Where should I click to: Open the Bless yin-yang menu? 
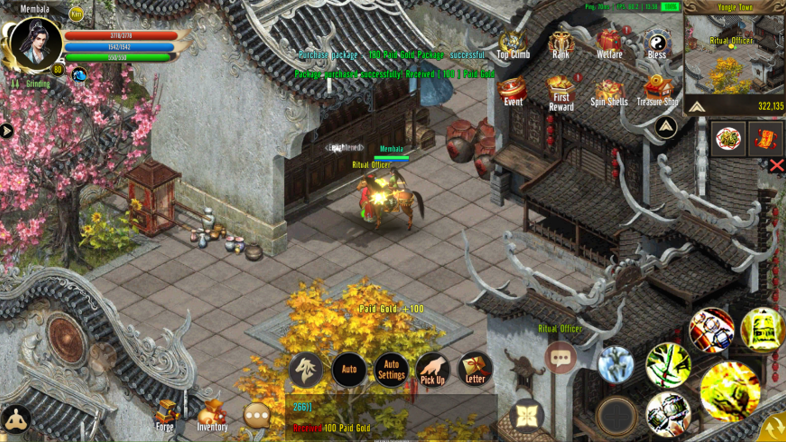[657, 43]
